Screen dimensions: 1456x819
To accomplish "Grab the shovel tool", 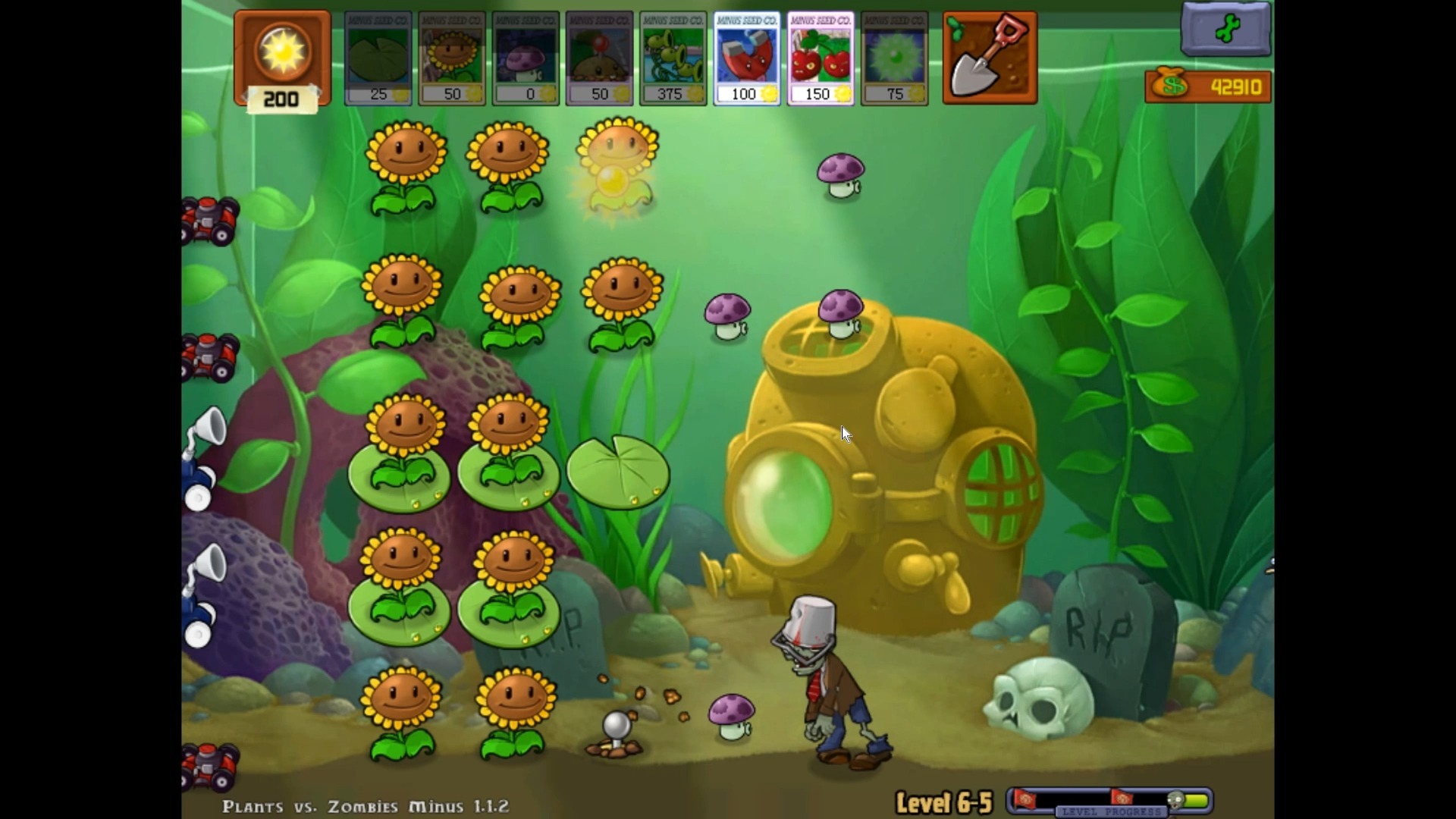I will 990,58.
